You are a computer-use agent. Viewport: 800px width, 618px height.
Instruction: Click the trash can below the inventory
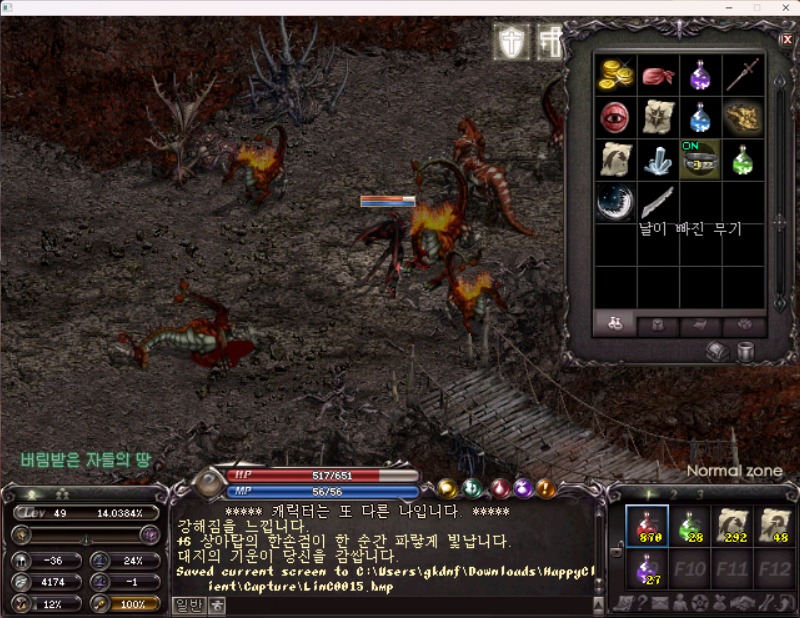(x=744, y=351)
